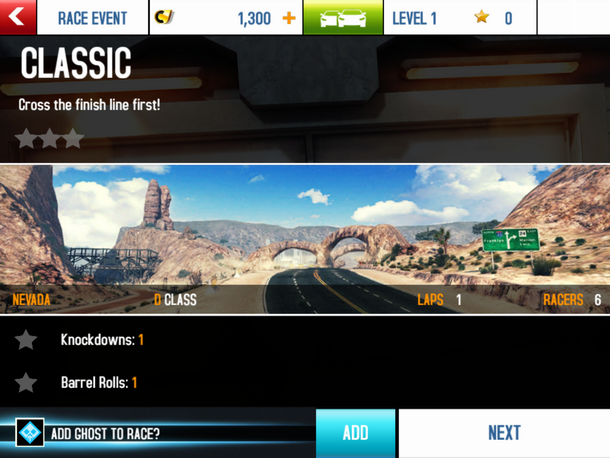Open the green cars garage button
Viewport: 610px width, 458px height.
343,18
